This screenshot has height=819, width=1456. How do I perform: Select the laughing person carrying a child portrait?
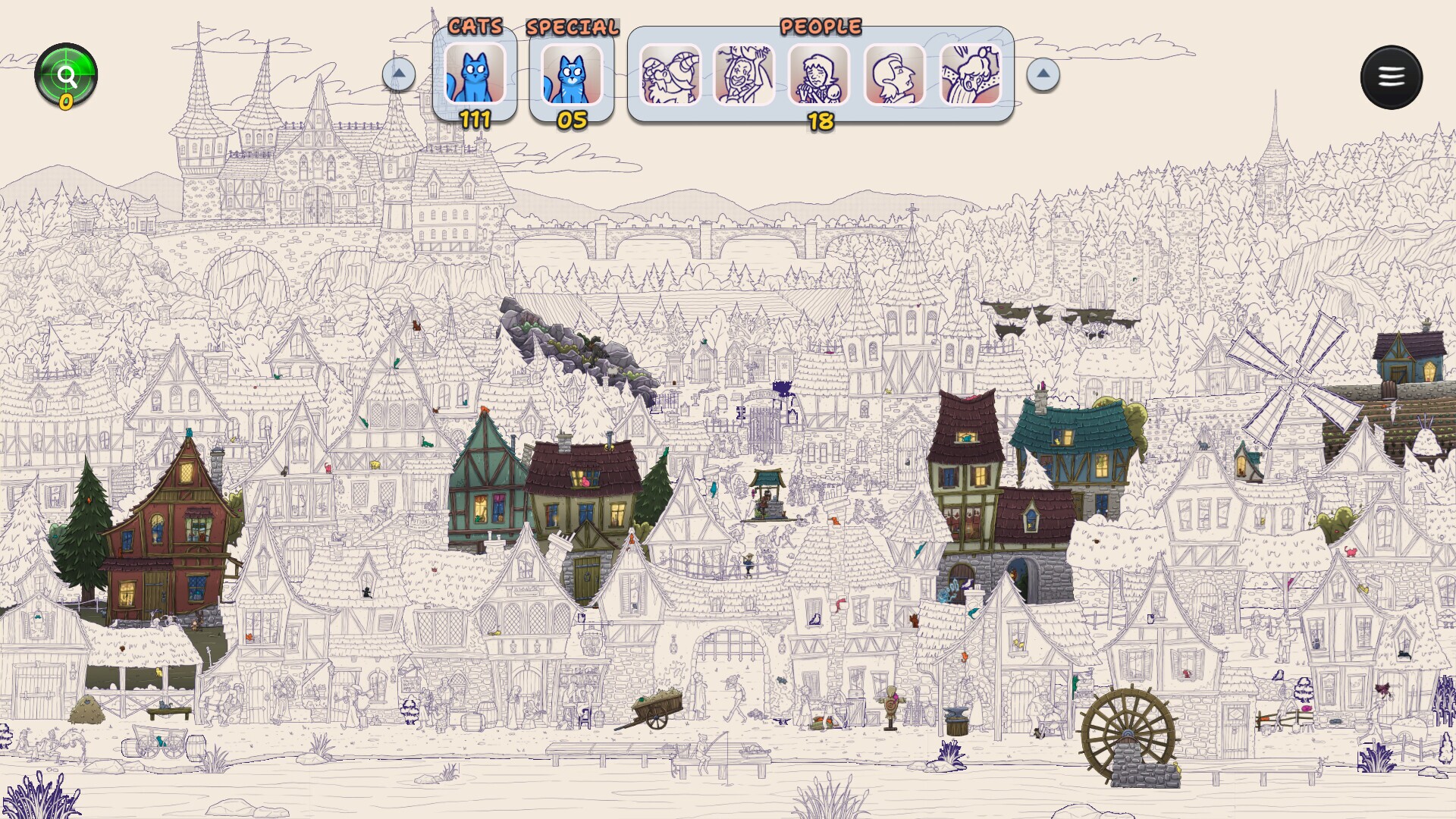click(745, 76)
